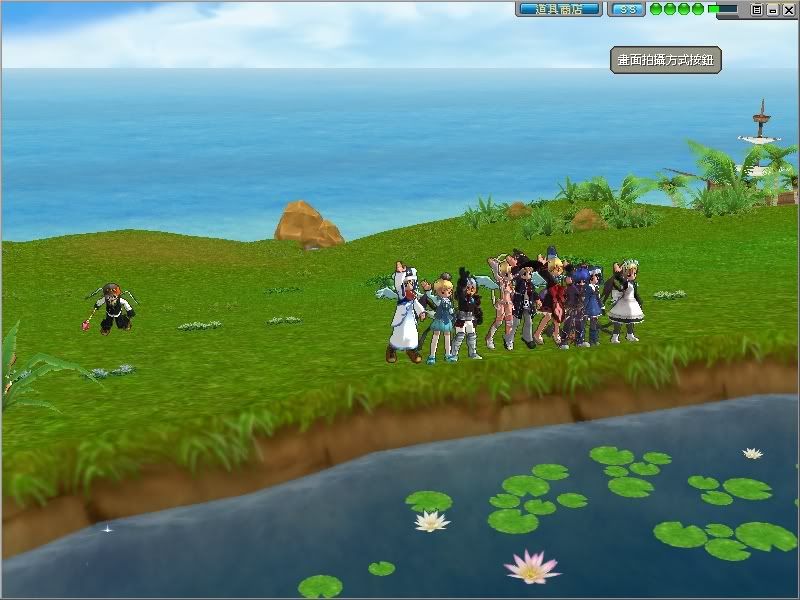
Task: Open the window menu list icon
Action: pos(757,9)
